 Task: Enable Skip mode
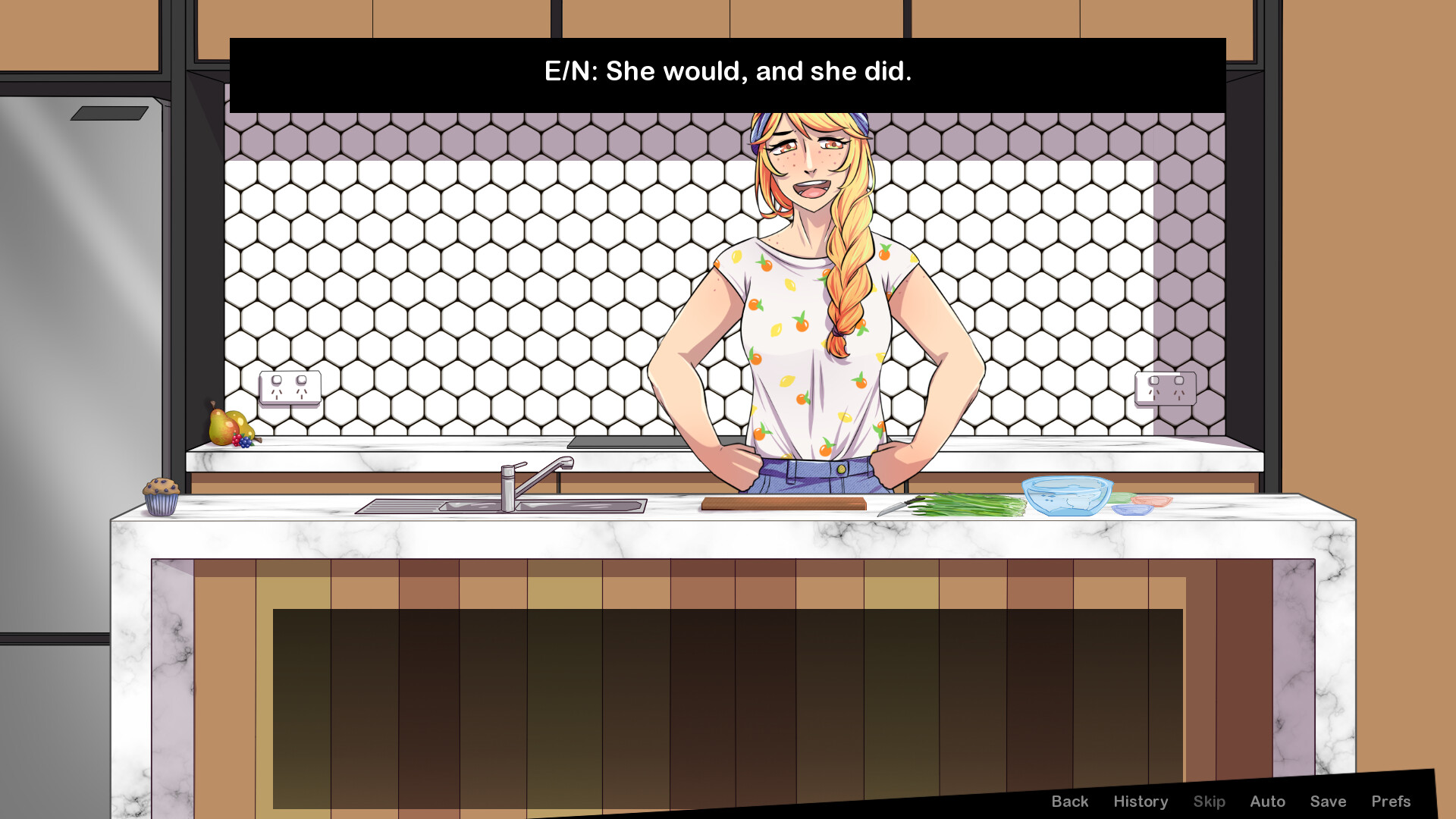coord(1209,801)
